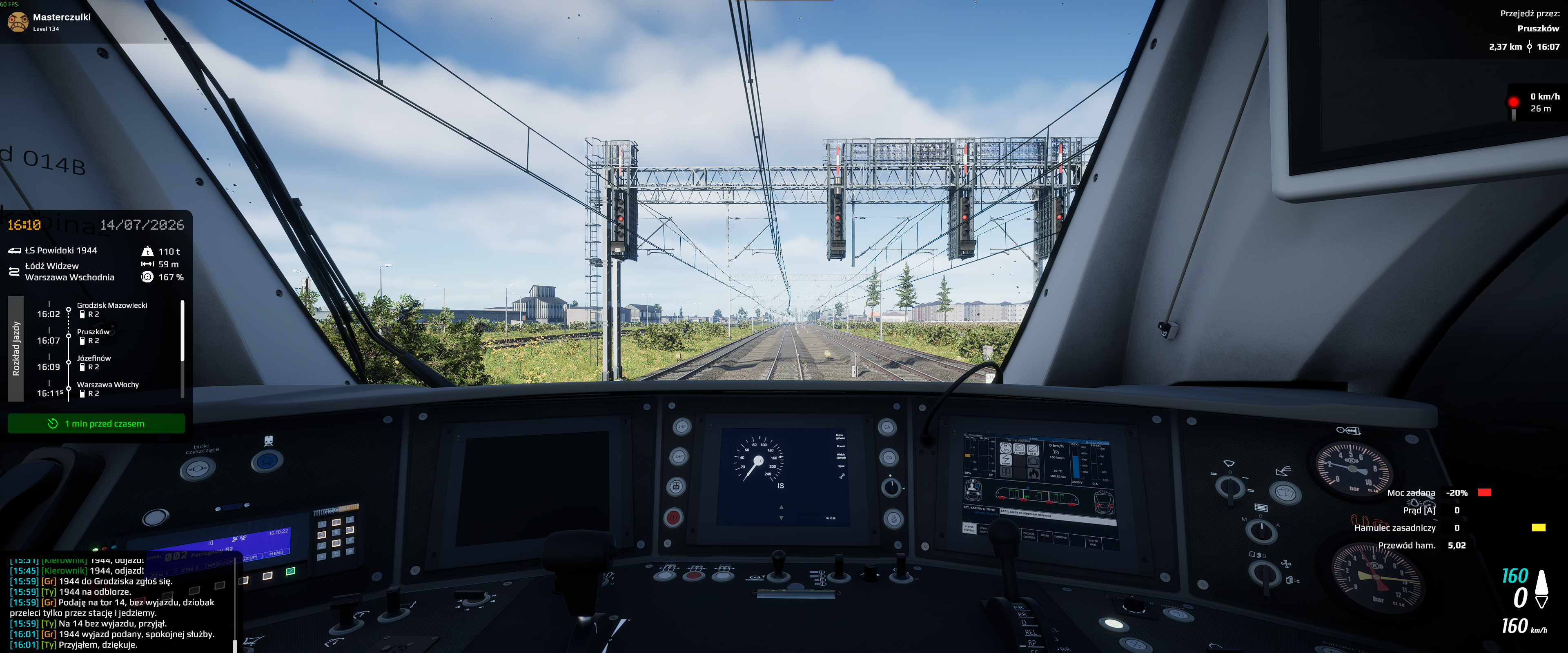Select the Pruszków timetable stop
The height and width of the screenshot is (653, 1568).
[93, 336]
